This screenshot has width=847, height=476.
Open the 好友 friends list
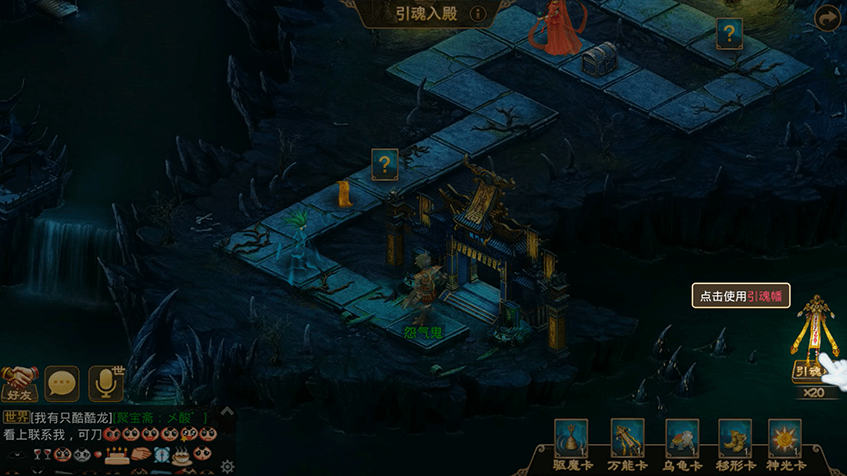pyautogui.click(x=19, y=381)
